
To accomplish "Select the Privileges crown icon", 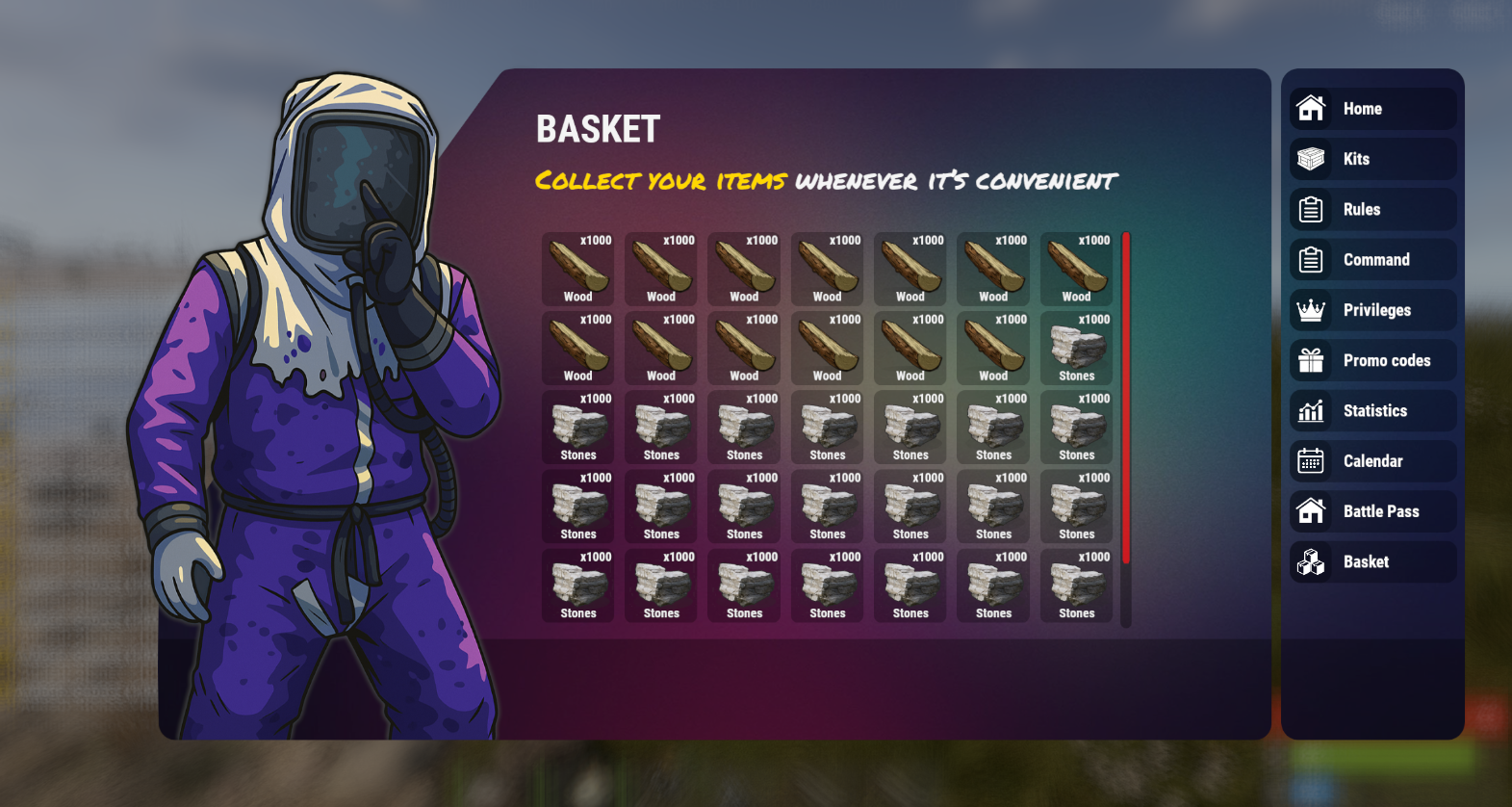I will pos(1311,310).
